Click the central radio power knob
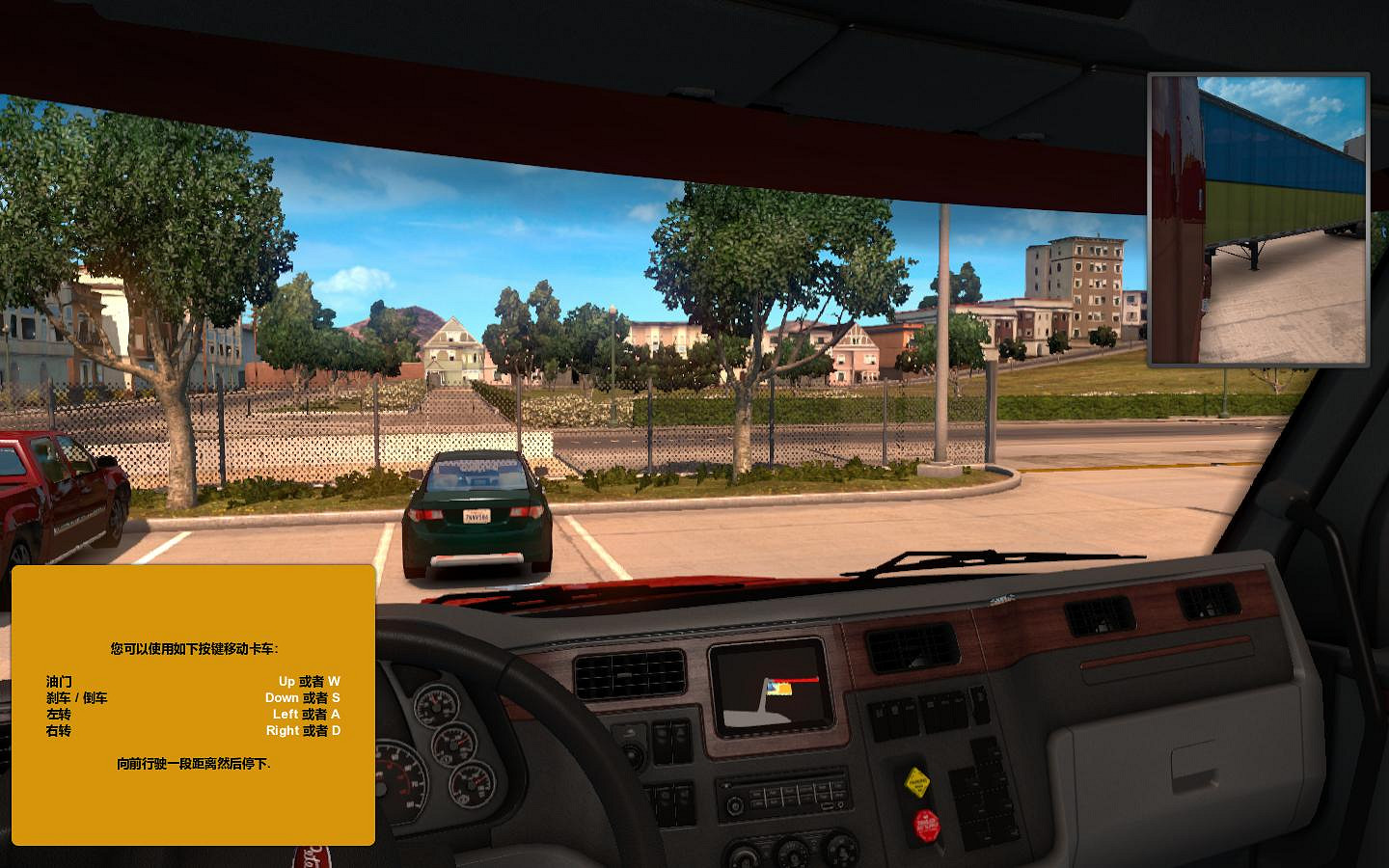The height and width of the screenshot is (868, 1389). coord(735,803)
